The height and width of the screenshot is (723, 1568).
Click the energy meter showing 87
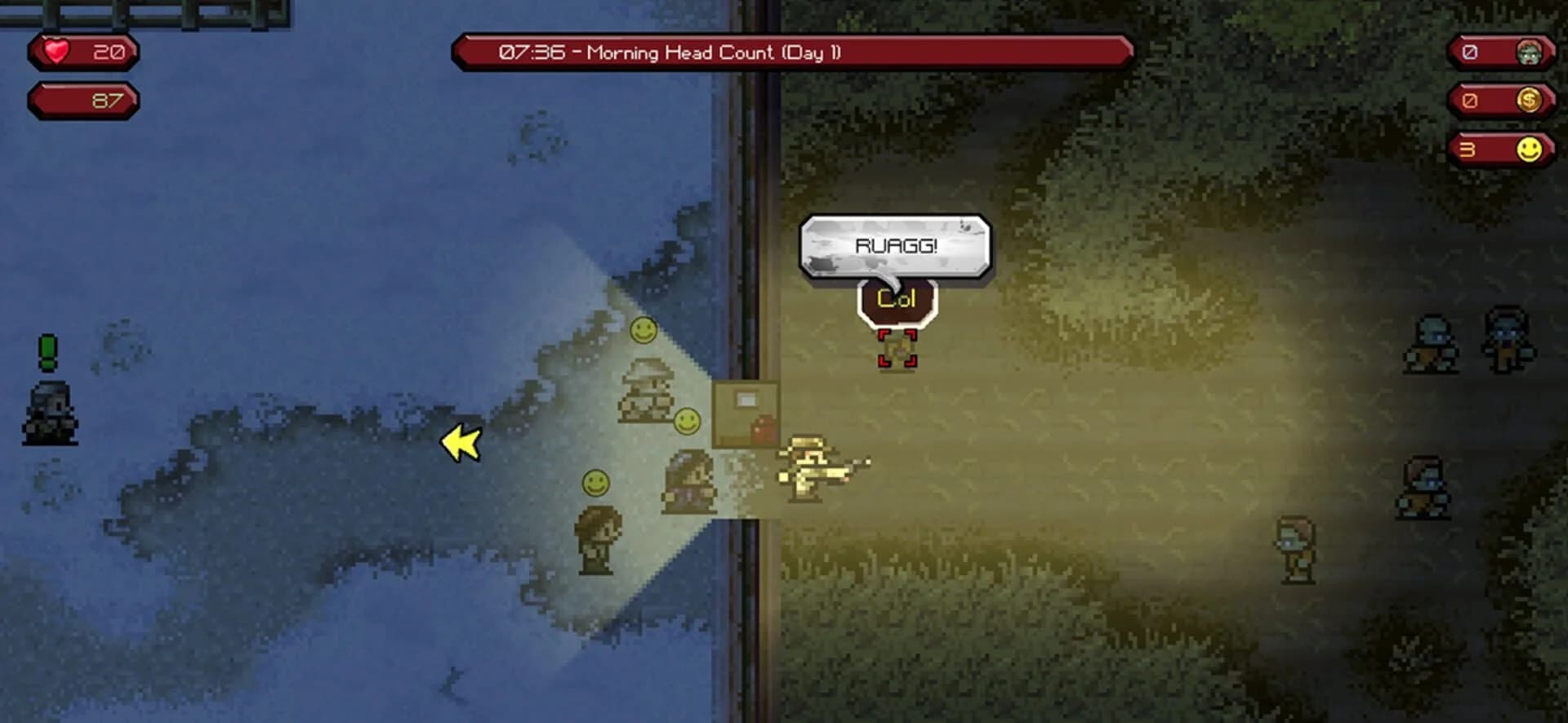pyautogui.click(x=82, y=100)
